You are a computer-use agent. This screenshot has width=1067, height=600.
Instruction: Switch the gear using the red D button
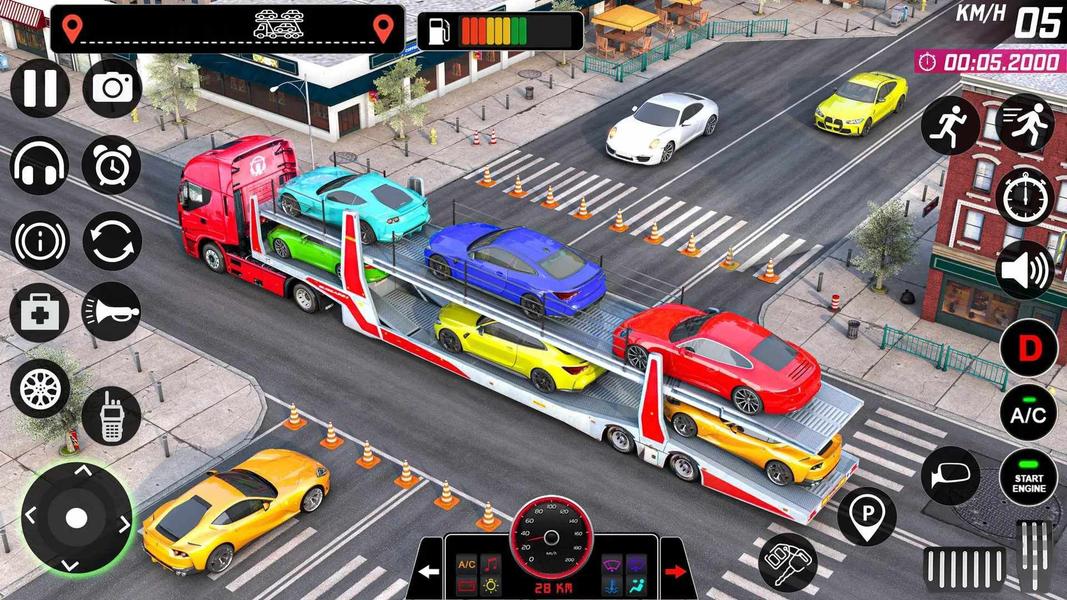pyautogui.click(x=1028, y=349)
